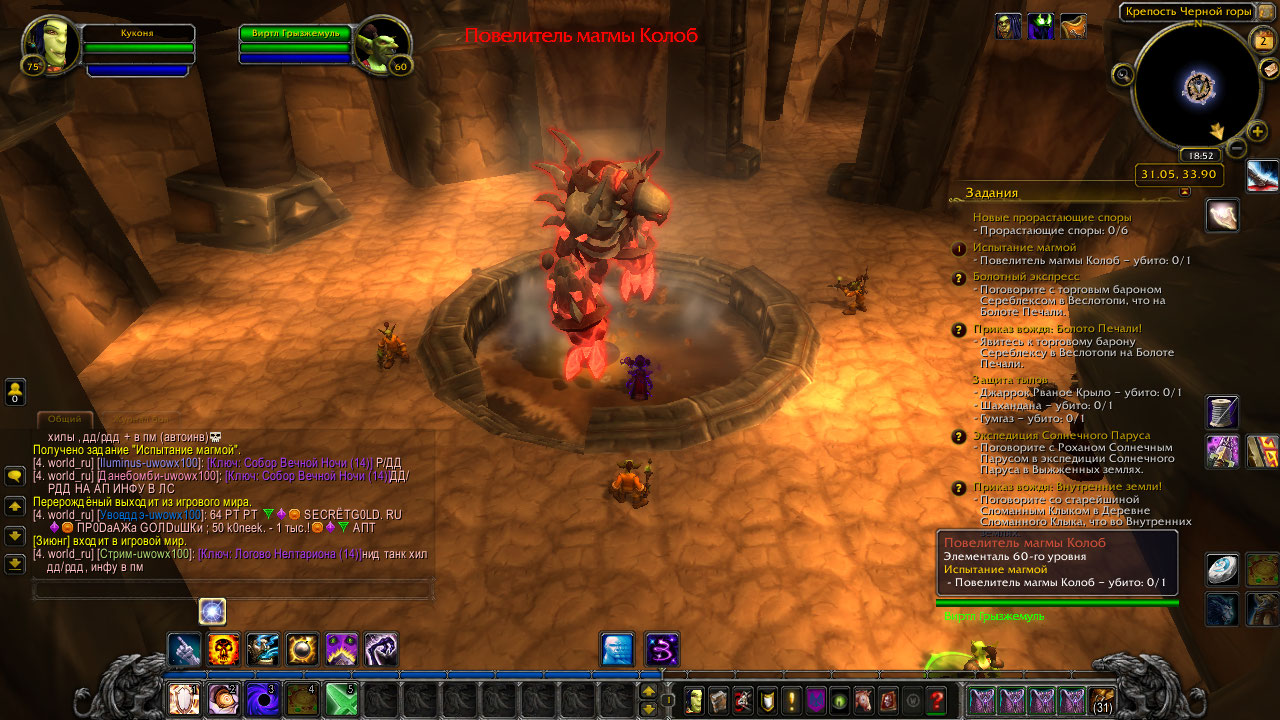This screenshot has width=1280, height=720.
Task: Collapse the Задания quest tracker
Action: [1185, 192]
